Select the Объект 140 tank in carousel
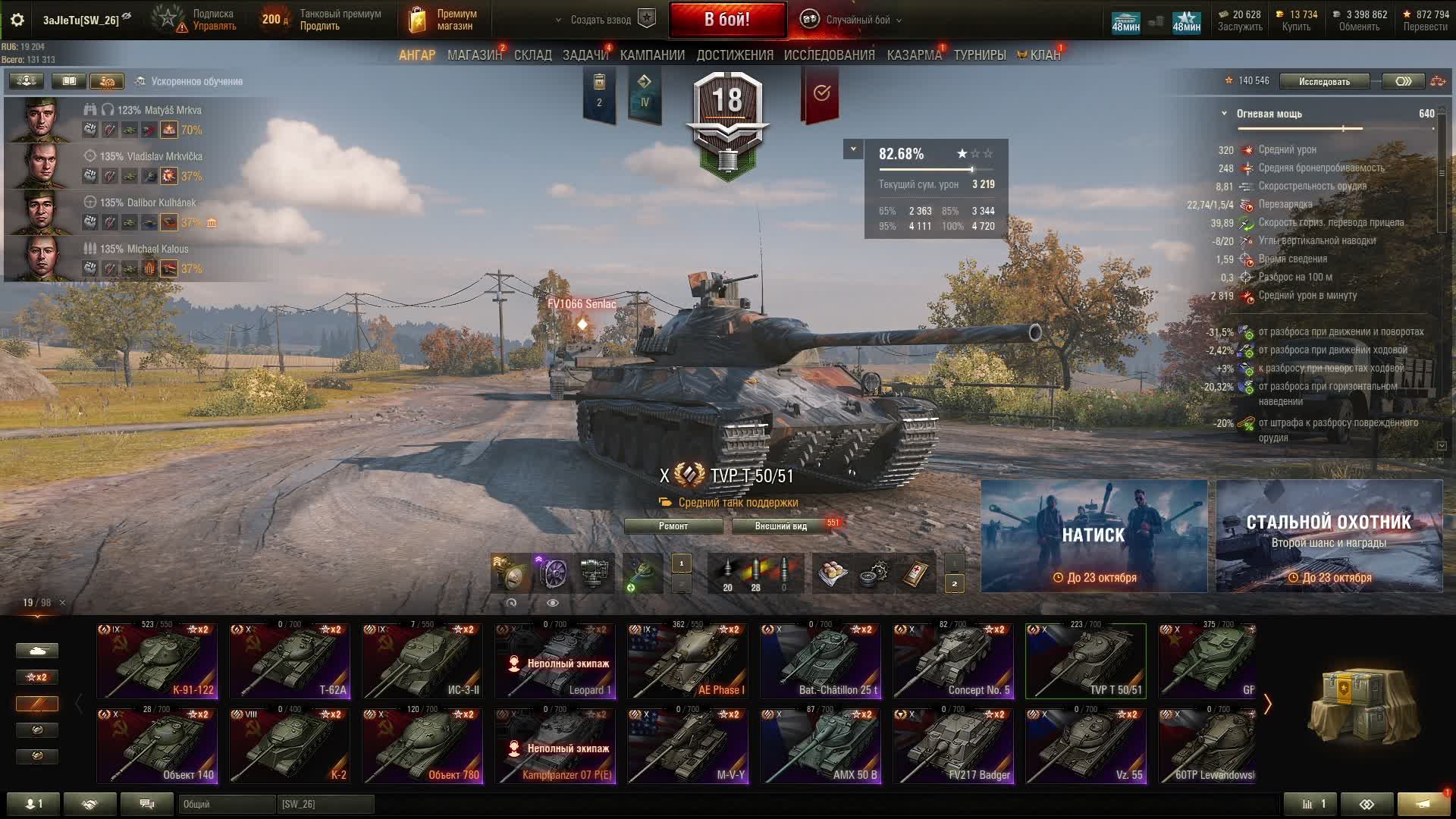The image size is (1456, 819). tap(157, 745)
